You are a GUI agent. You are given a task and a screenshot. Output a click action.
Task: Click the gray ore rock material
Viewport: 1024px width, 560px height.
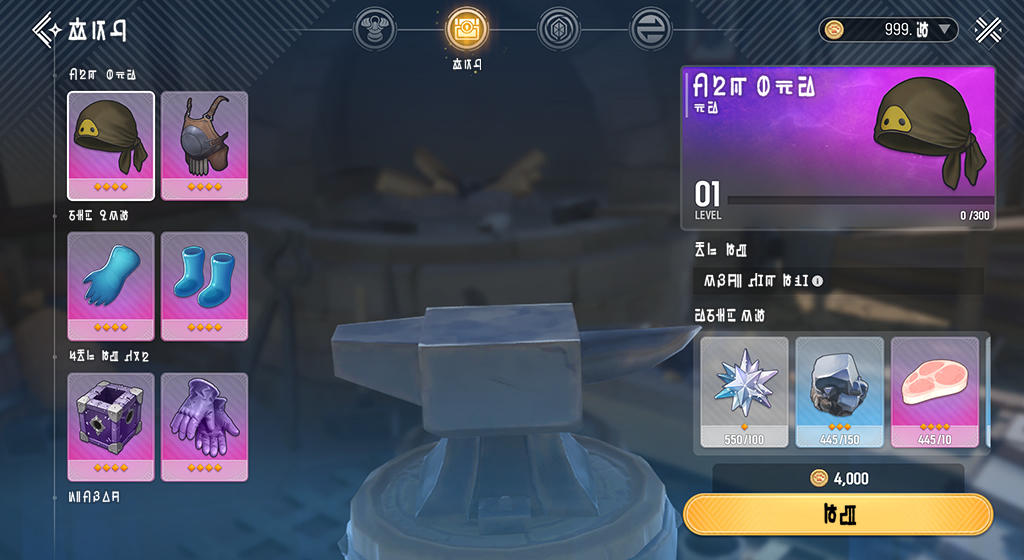(x=839, y=391)
